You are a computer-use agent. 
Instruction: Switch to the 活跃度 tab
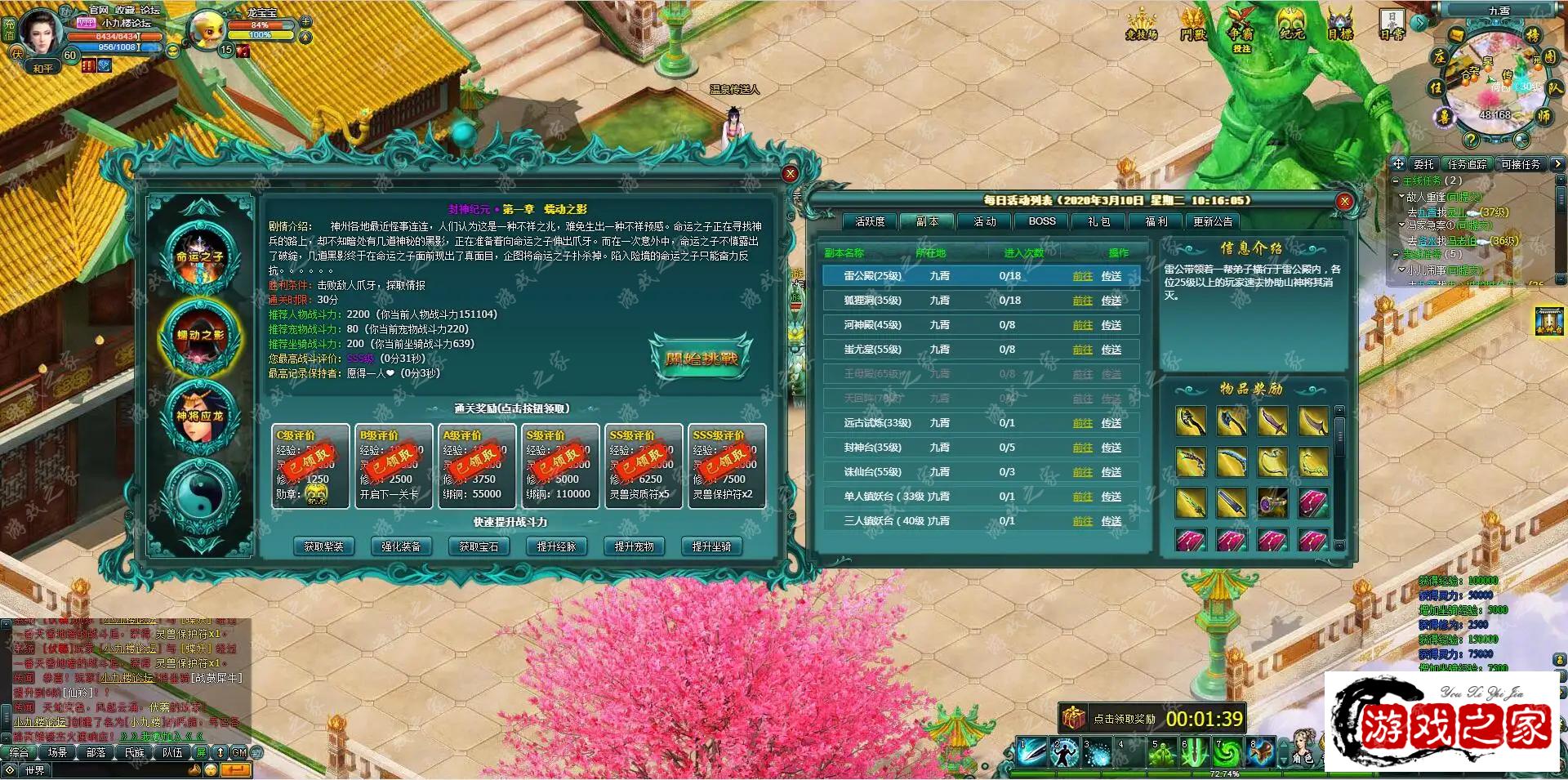(870, 221)
